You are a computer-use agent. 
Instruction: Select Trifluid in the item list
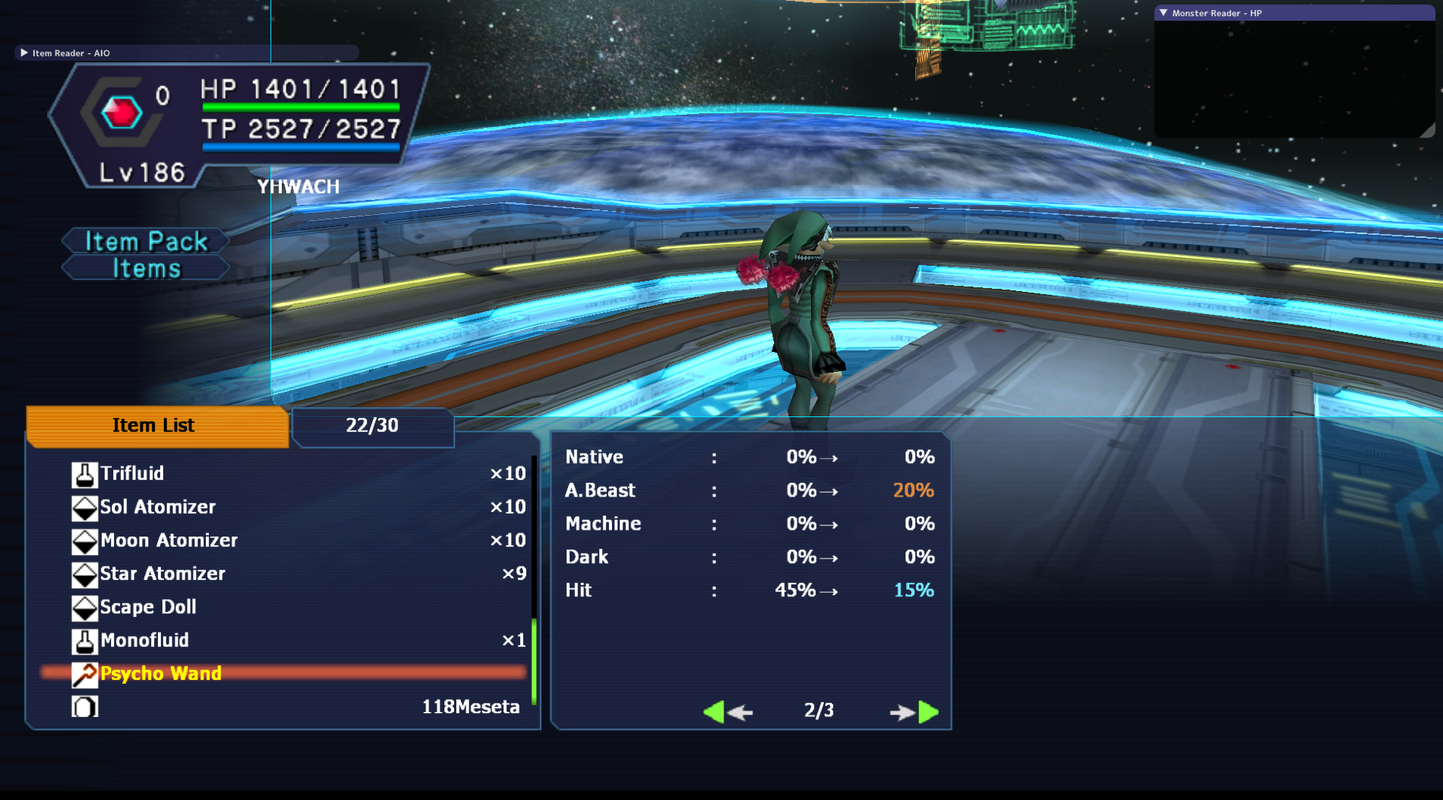pos(132,474)
